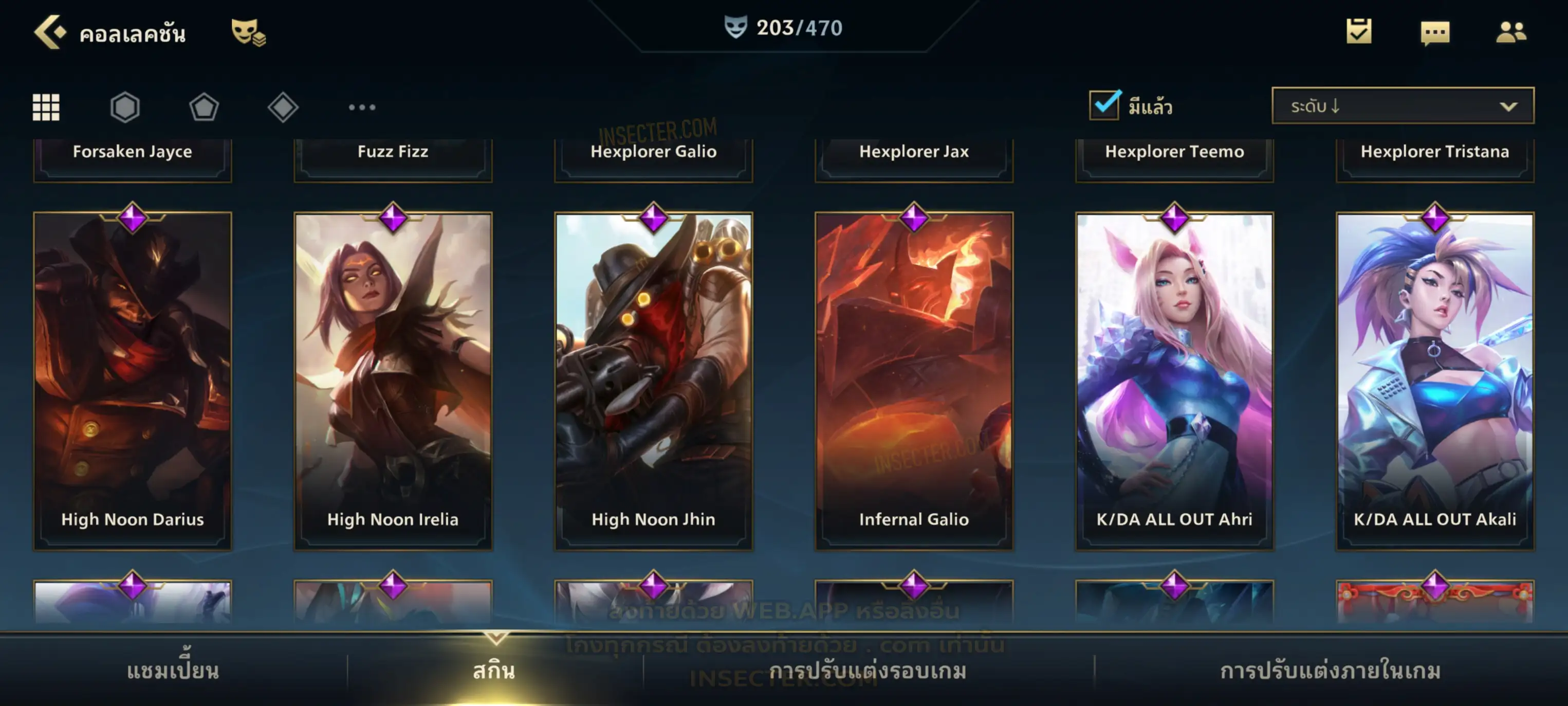Choose the diamond rarity filter
The width and height of the screenshot is (1568, 706).
point(283,107)
